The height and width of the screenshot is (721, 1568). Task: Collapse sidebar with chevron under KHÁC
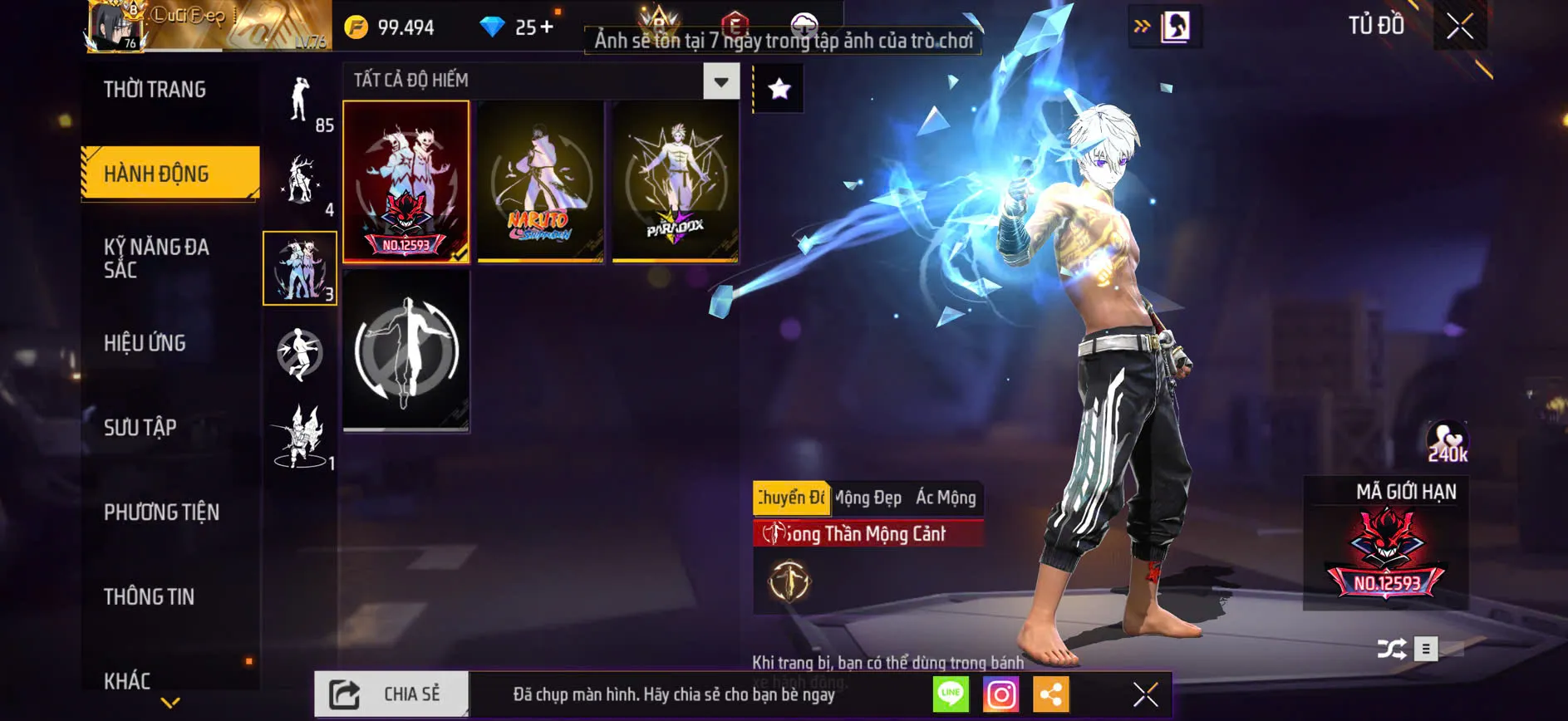pyautogui.click(x=170, y=701)
